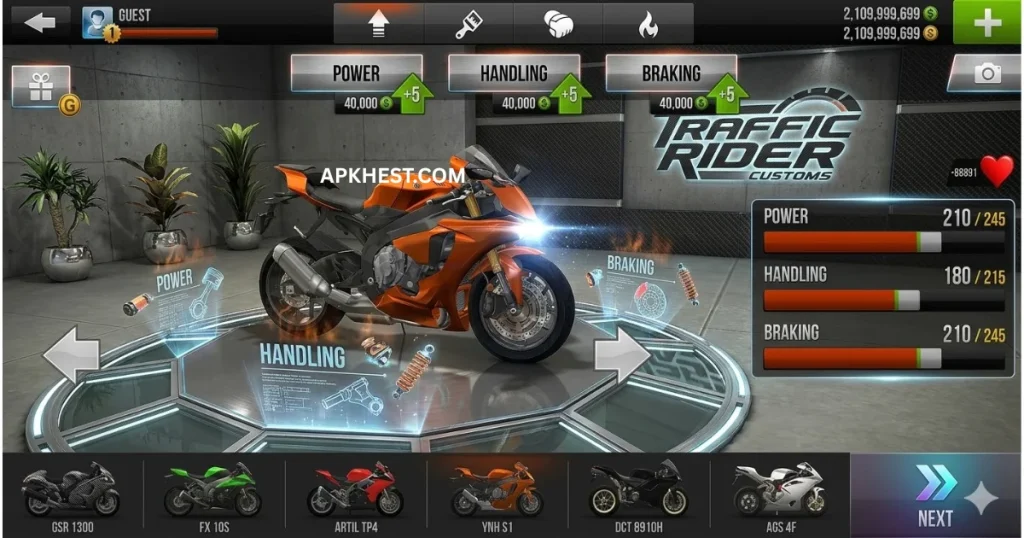The height and width of the screenshot is (538, 1024).
Task: Open the paint brush customization tab
Action: pos(468,23)
